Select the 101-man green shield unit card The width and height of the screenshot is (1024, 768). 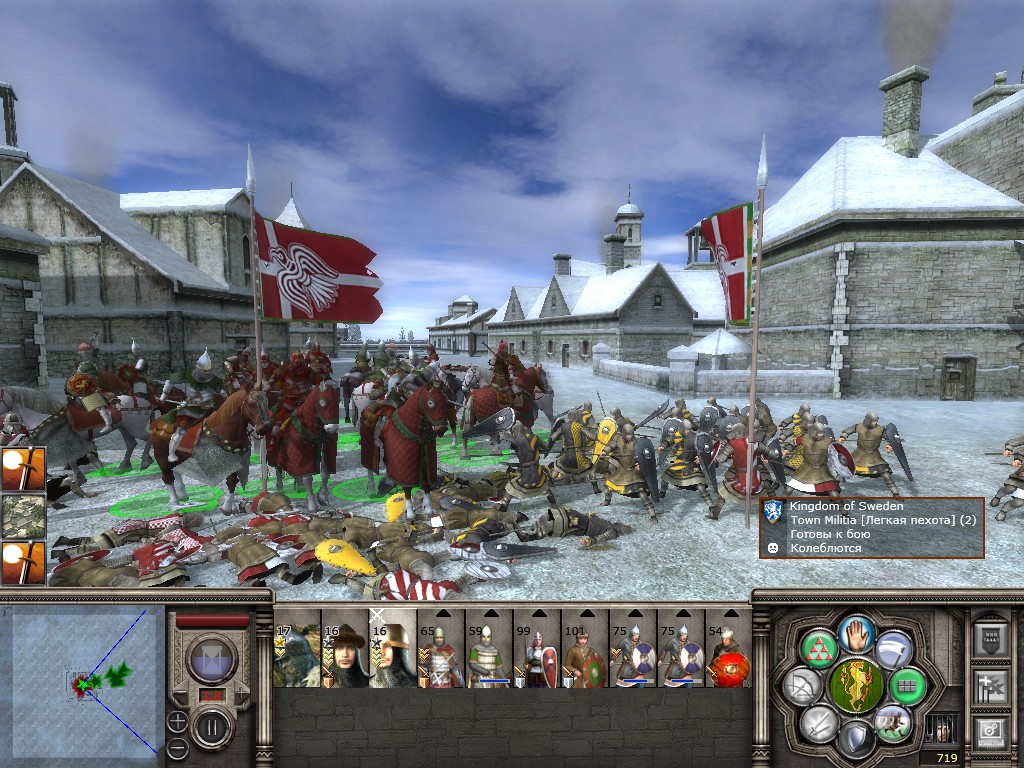click(584, 655)
